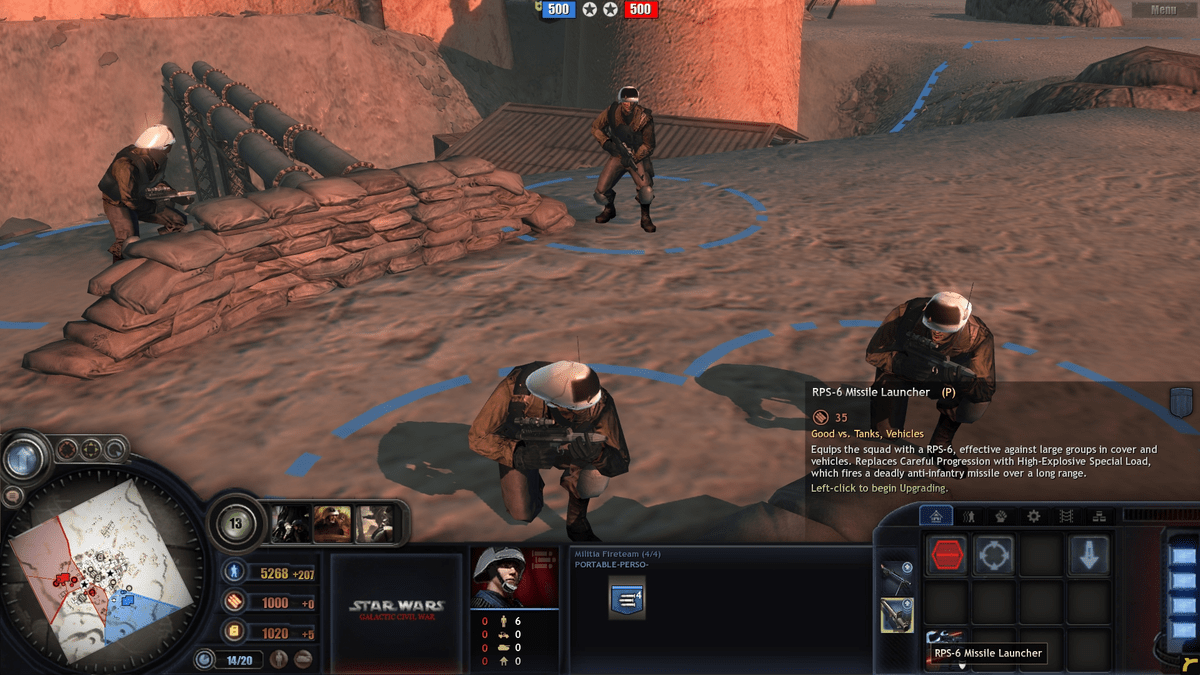Switch to the raised fist tab
The image size is (1200, 675).
pyautogui.click(x=1000, y=516)
